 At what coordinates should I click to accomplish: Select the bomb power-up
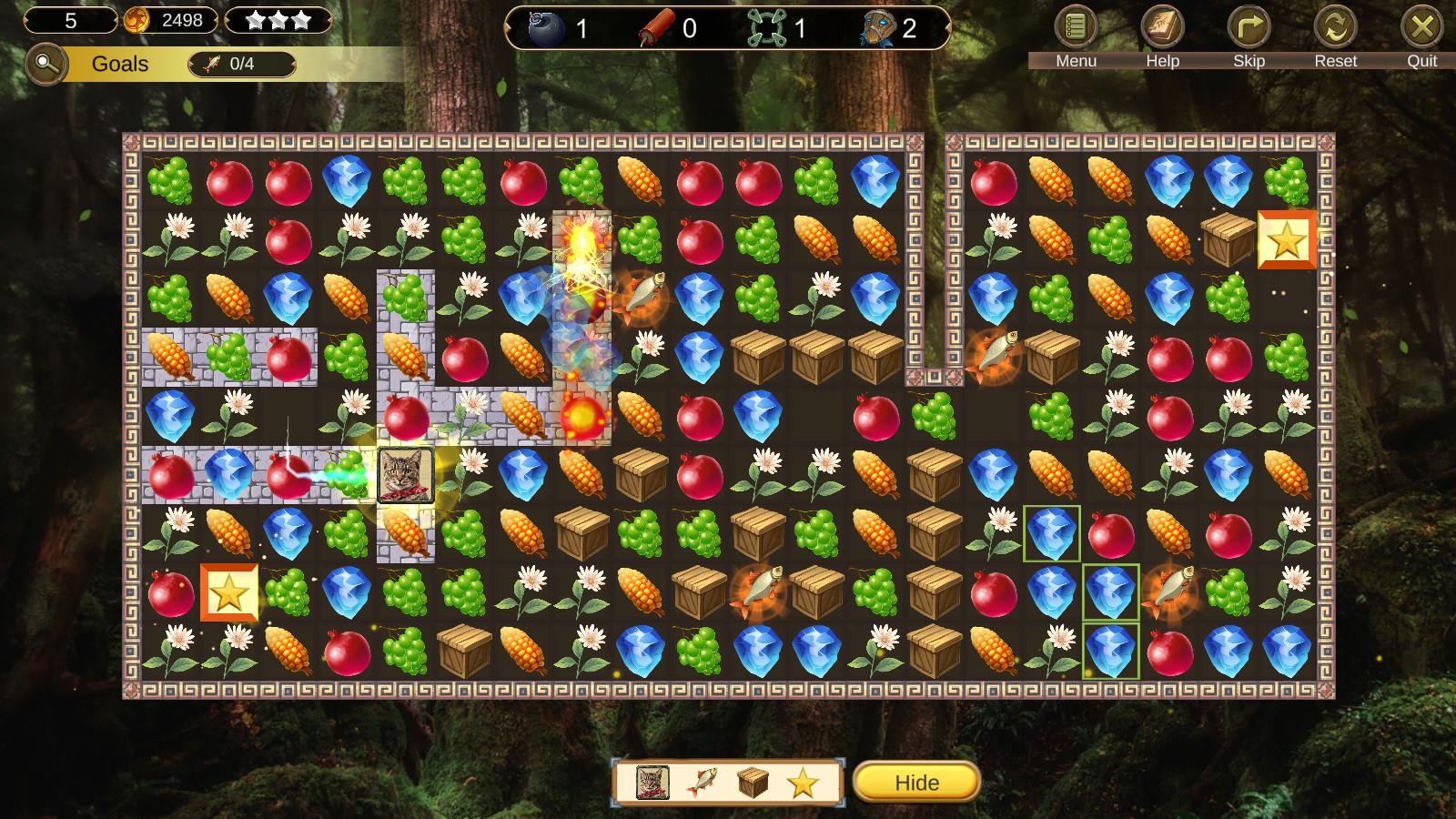coord(548,28)
